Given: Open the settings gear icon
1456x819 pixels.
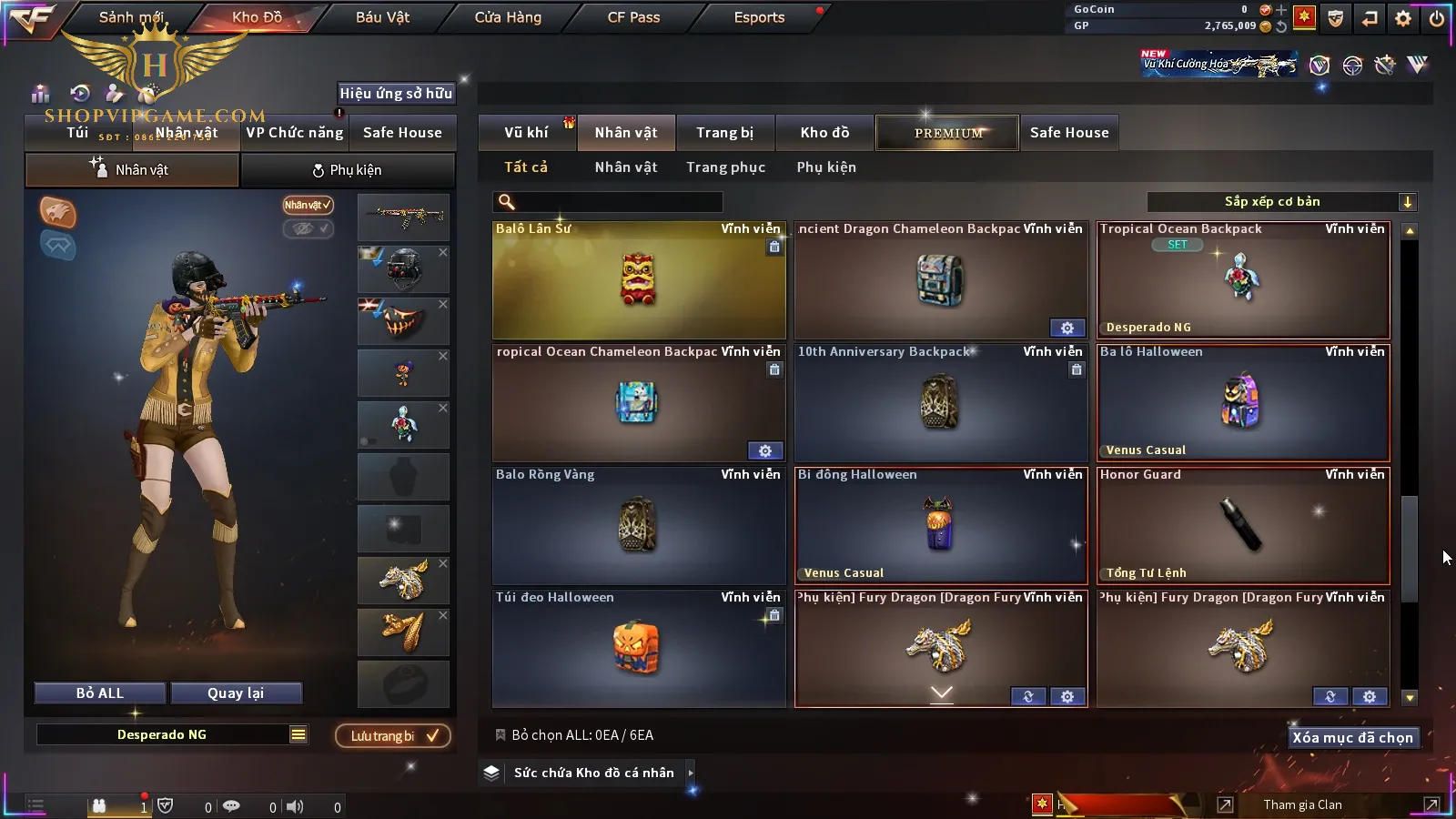Looking at the screenshot, I should coord(1403,18).
